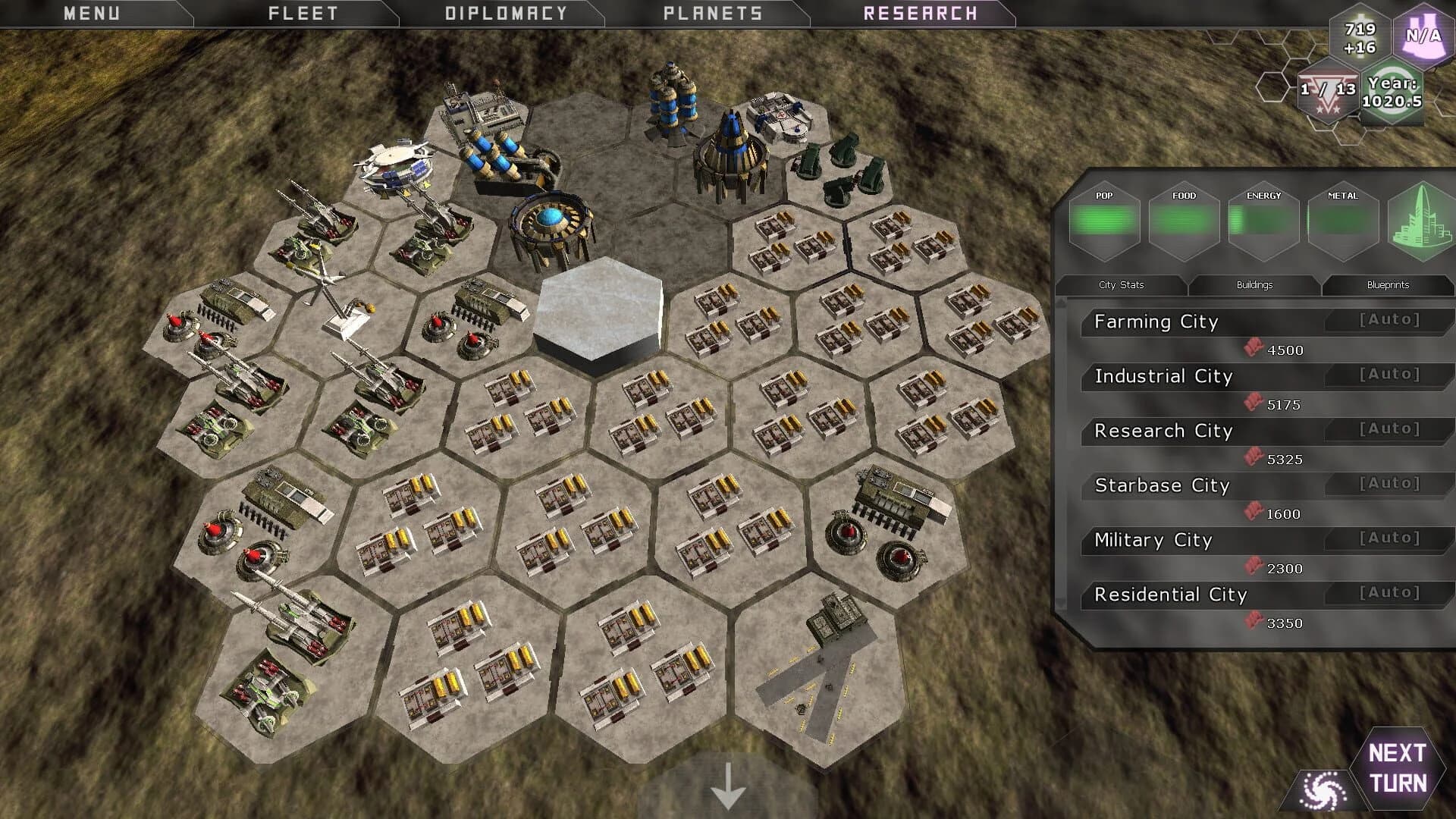This screenshot has width=1456, height=819.
Task: Open the Menu tab
Action: (x=92, y=14)
